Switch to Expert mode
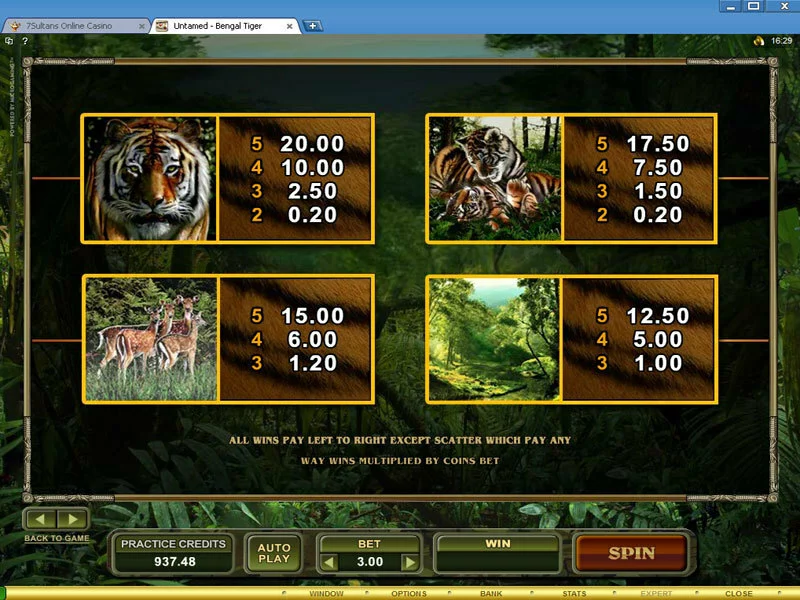This screenshot has height=600, width=800. (x=656, y=594)
